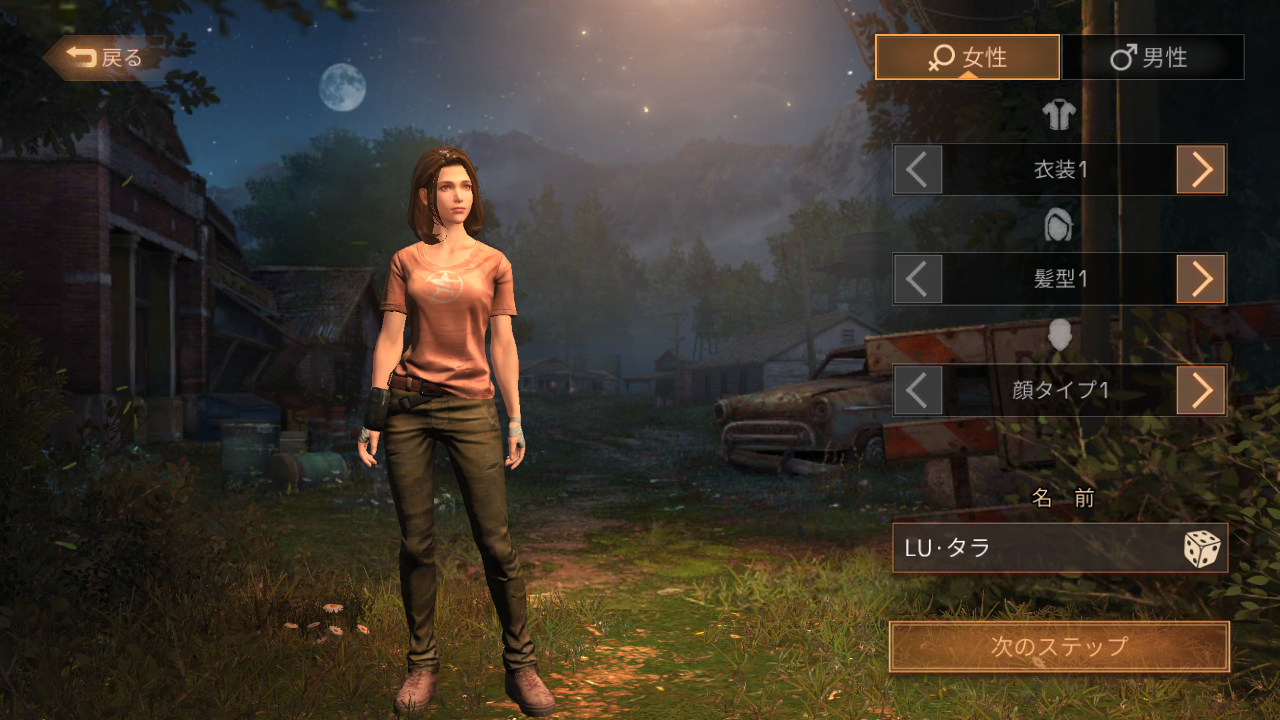Go back with the 戻る button
The image size is (1280, 720).
pos(104,58)
